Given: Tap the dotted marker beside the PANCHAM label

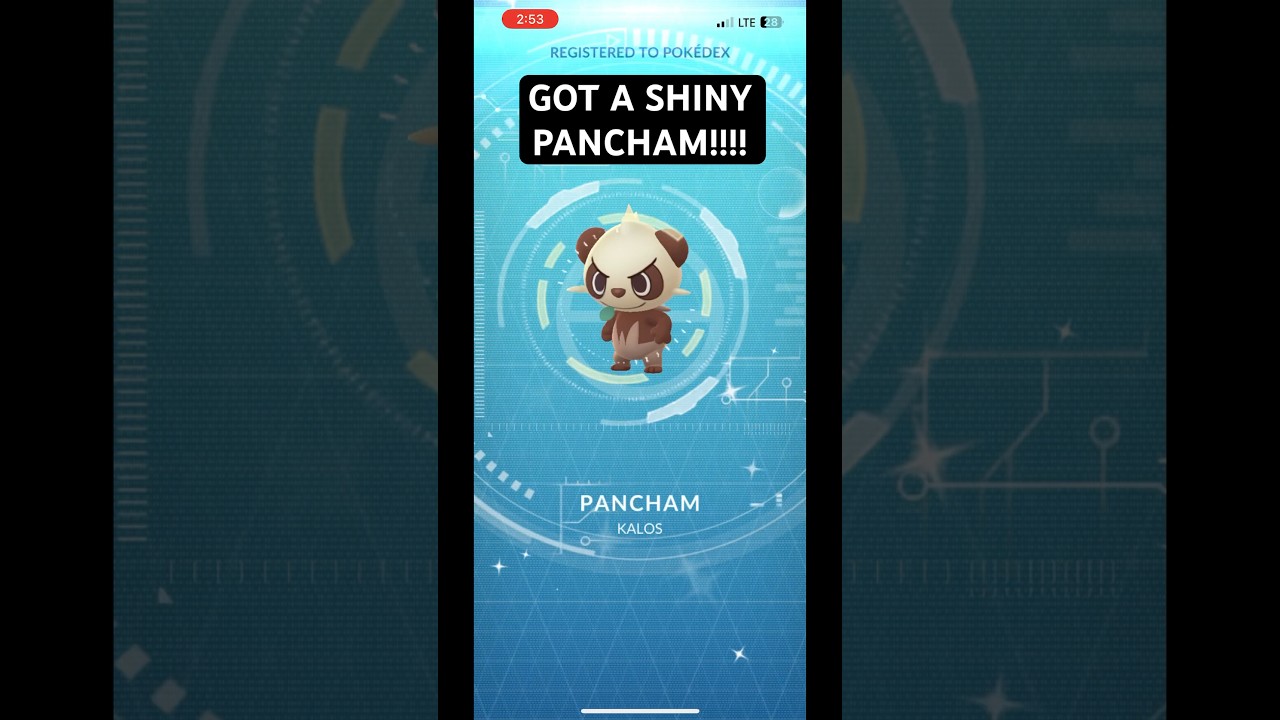Looking at the screenshot, I should pyautogui.click(x=778, y=500).
